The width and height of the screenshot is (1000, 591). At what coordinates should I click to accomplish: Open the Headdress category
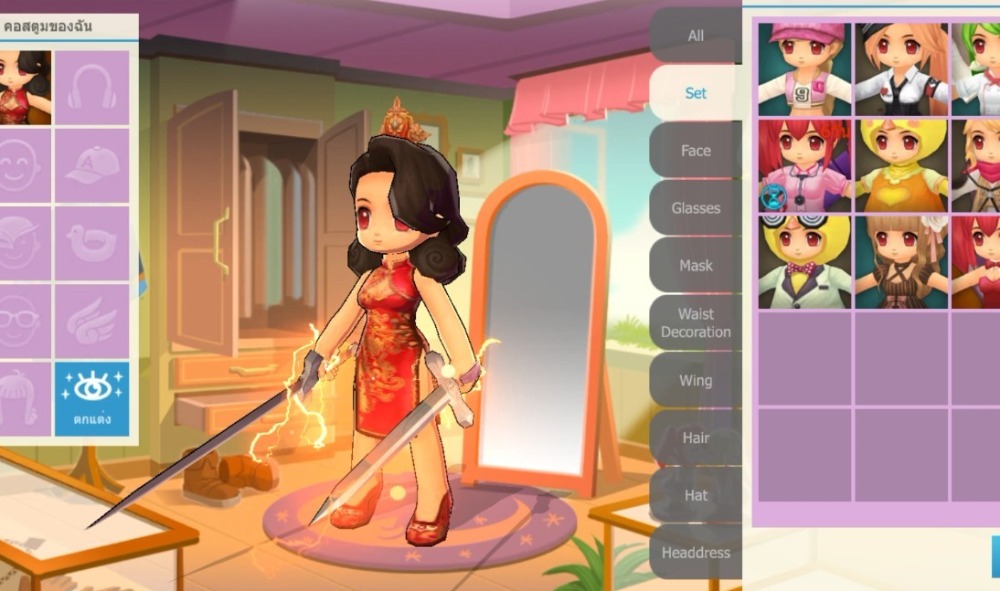(695, 552)
